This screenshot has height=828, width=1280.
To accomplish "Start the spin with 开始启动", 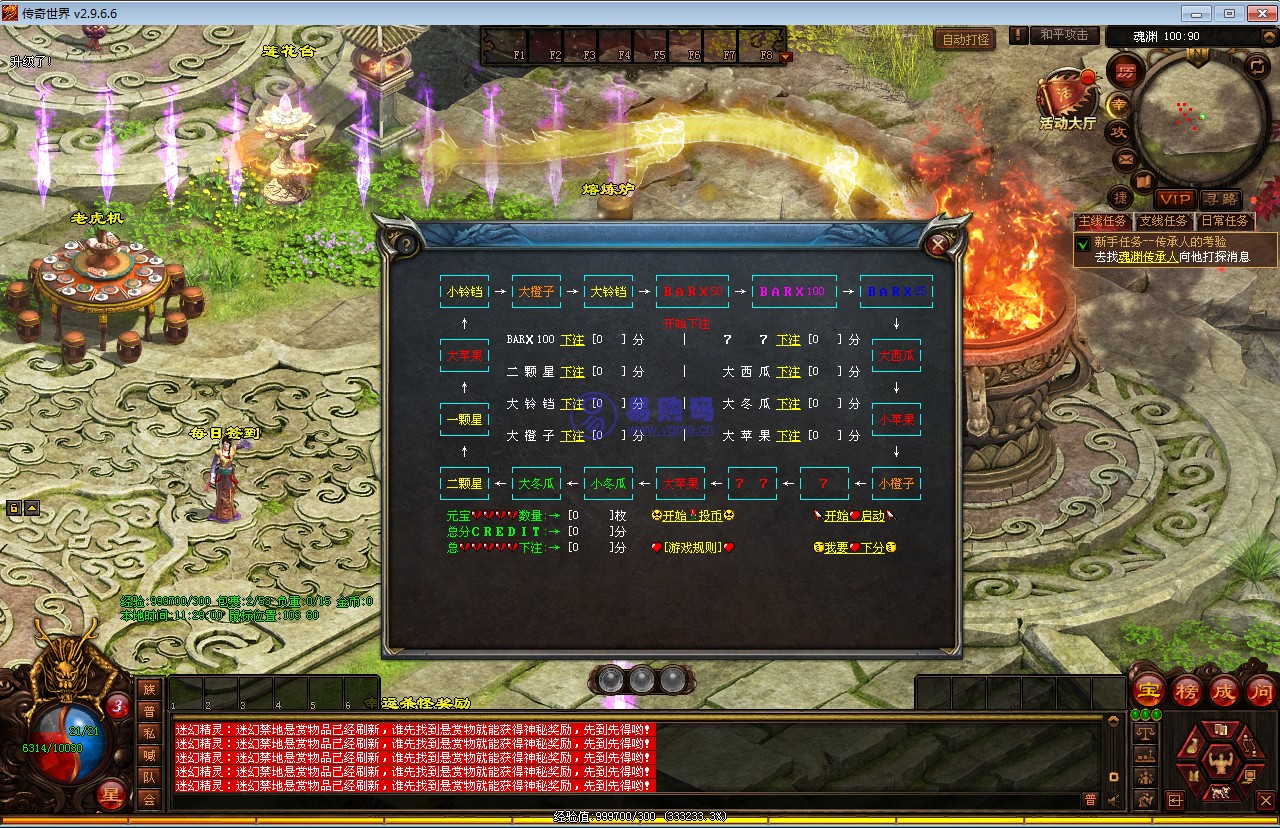I will click(853, 516).
